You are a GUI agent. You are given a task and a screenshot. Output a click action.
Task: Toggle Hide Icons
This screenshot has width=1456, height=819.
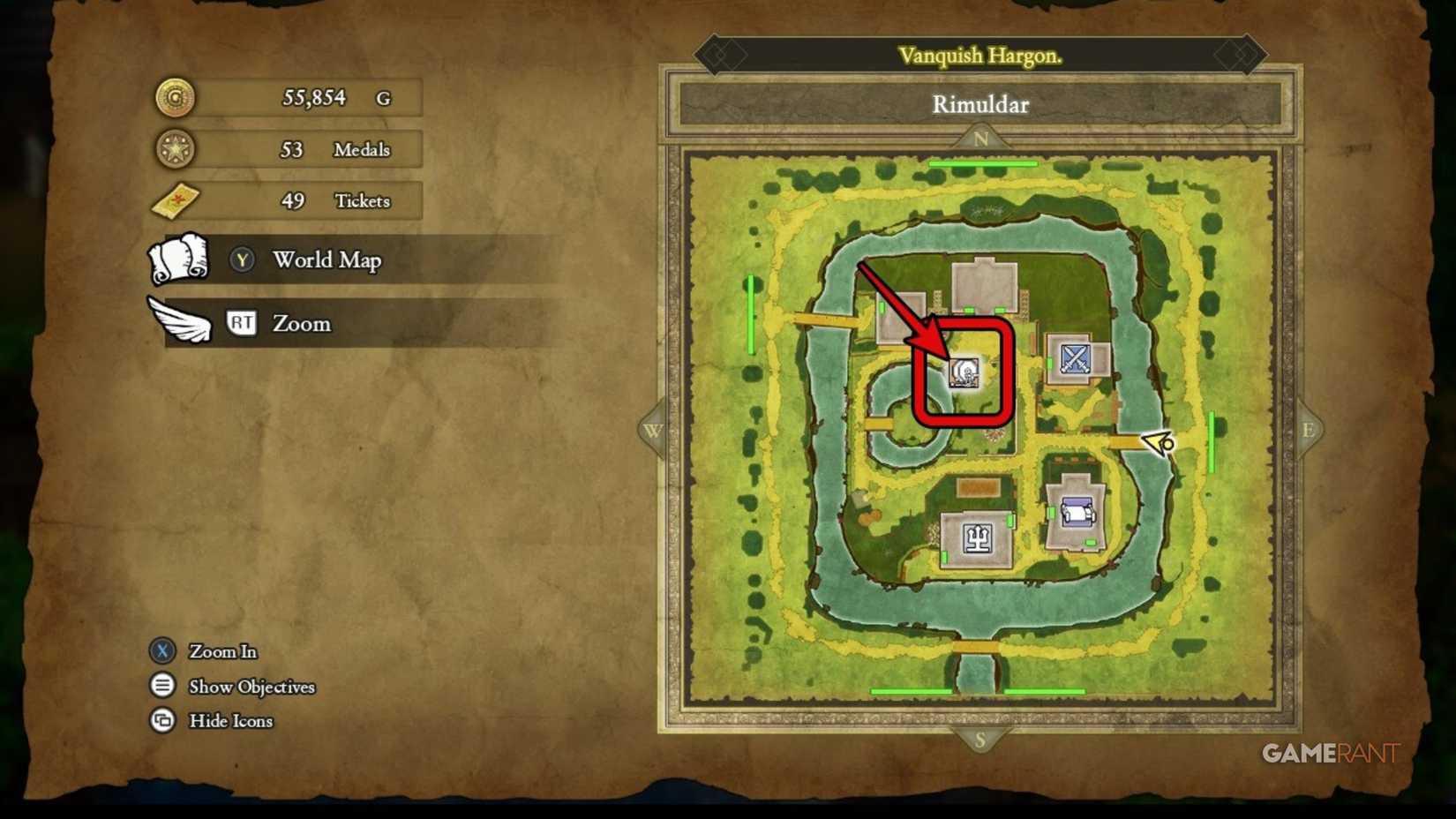point(162,721)
